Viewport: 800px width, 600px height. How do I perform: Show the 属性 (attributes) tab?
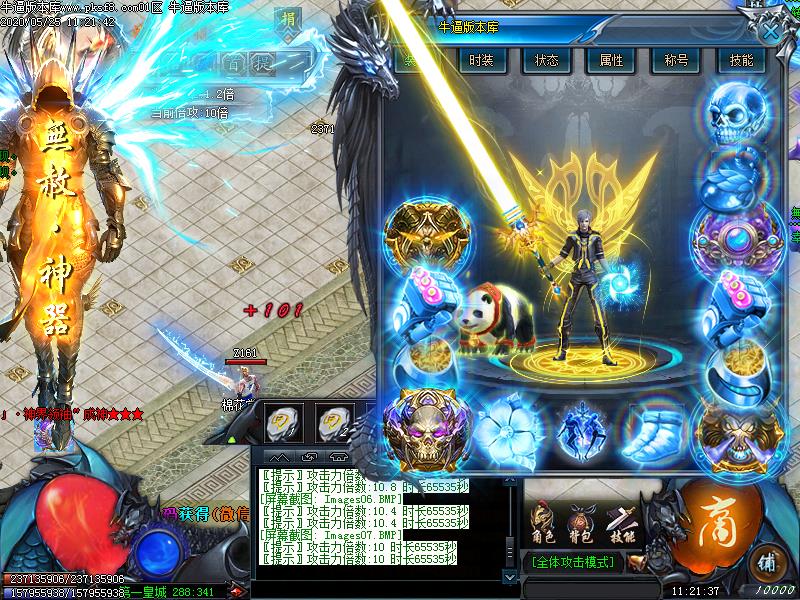(611, 60)
